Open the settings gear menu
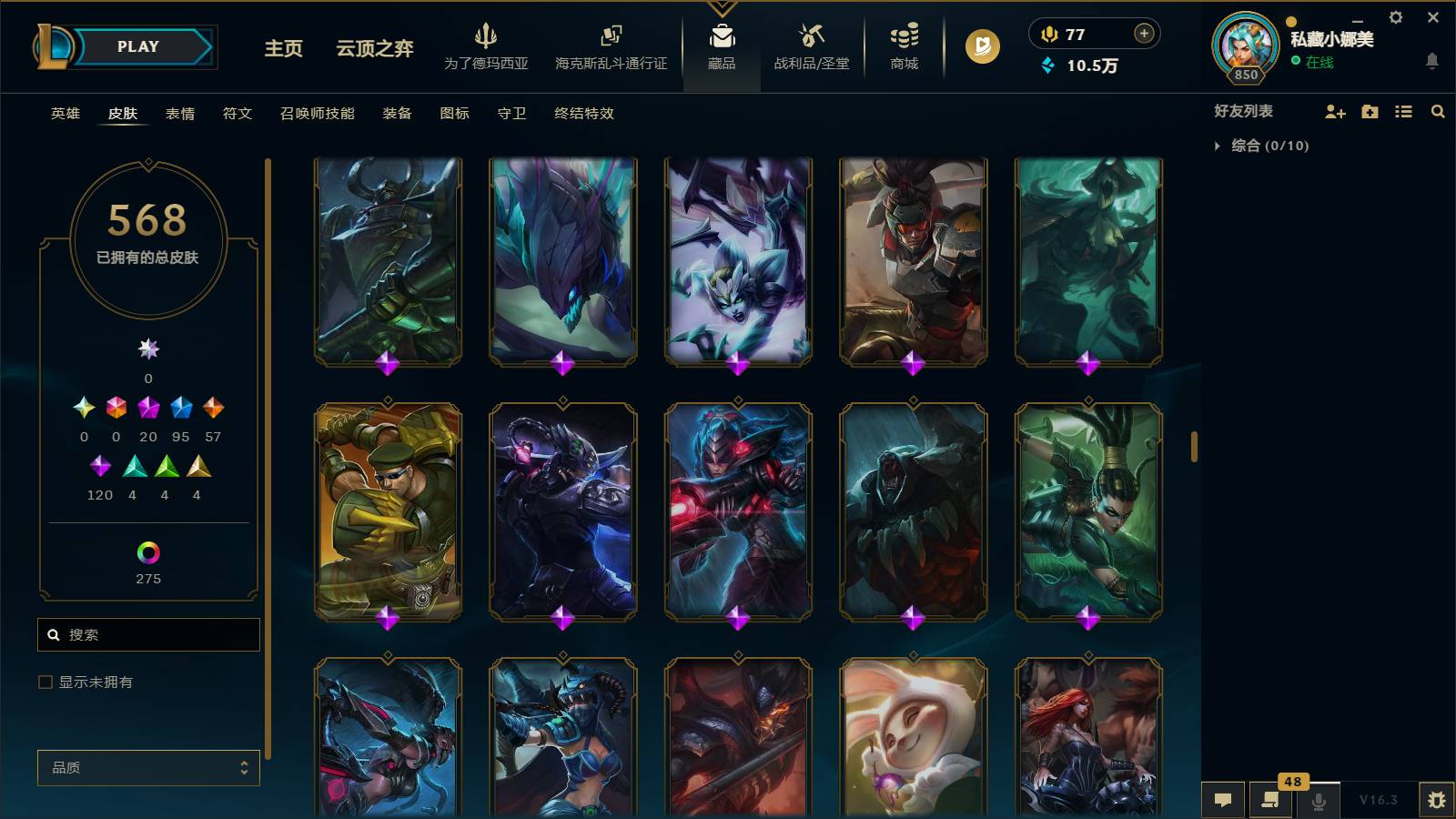Viewport: 1456px width, 819px height. coord(1395,16)
